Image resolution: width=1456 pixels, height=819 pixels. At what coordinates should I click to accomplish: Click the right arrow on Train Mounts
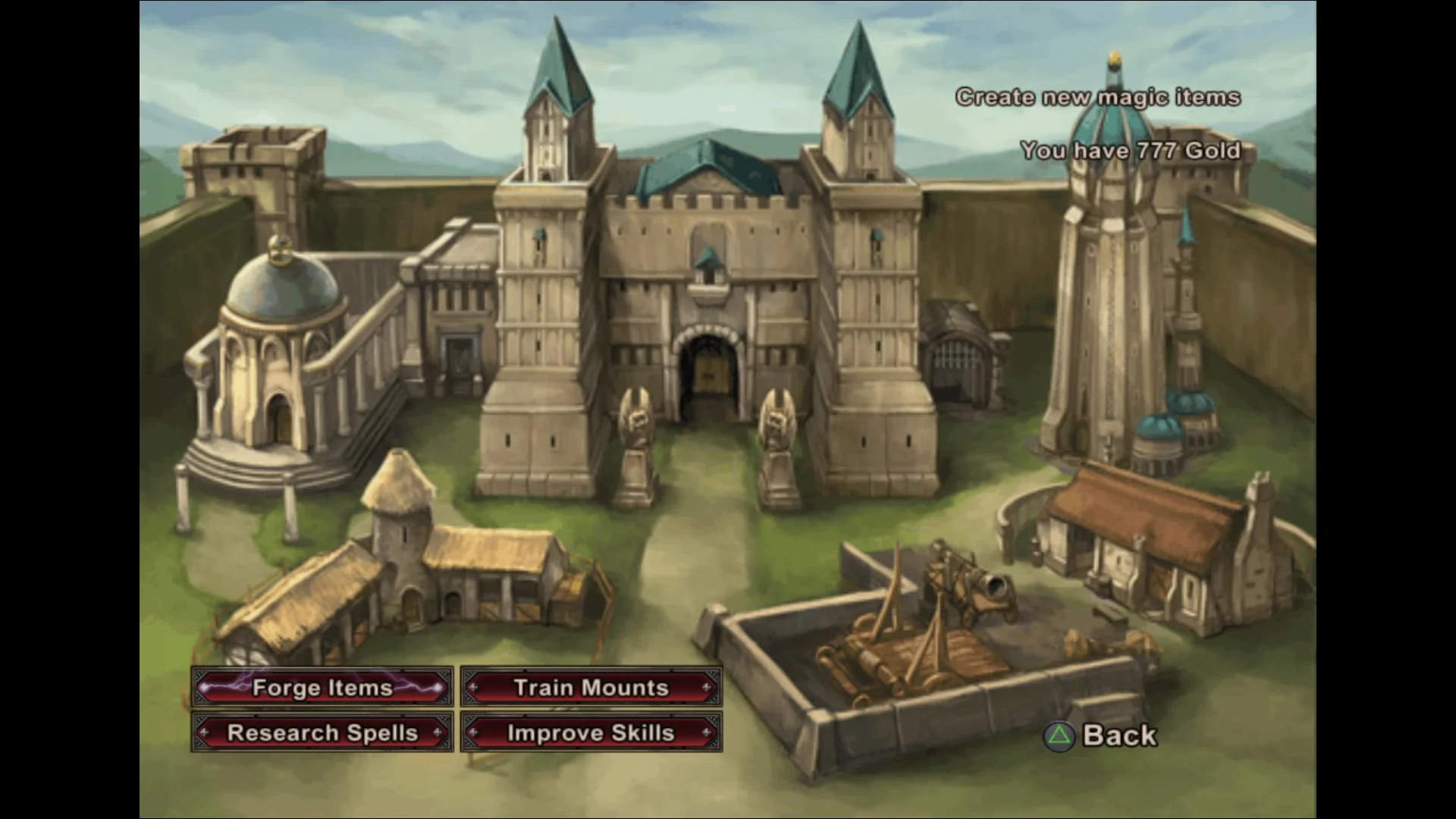pos(705,688)
